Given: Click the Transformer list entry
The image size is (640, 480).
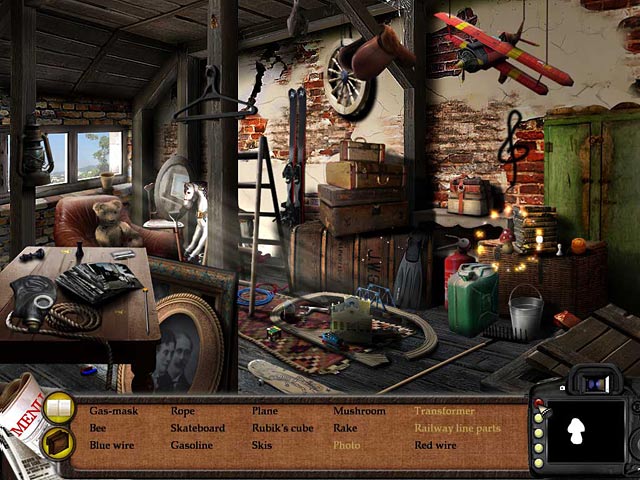Looking at the screenshot, I should pos(448,411).
